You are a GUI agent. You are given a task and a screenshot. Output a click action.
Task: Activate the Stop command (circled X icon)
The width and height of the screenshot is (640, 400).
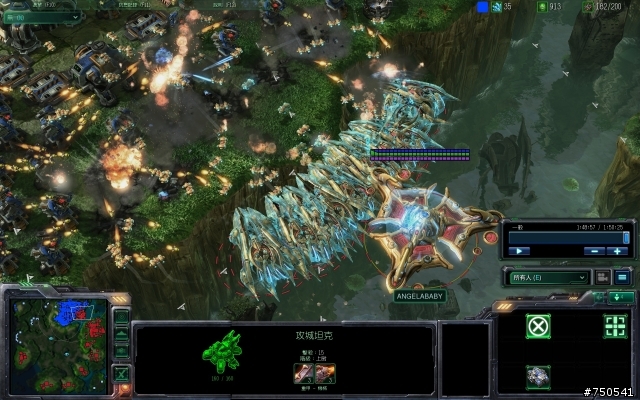[x=539, y=326]
